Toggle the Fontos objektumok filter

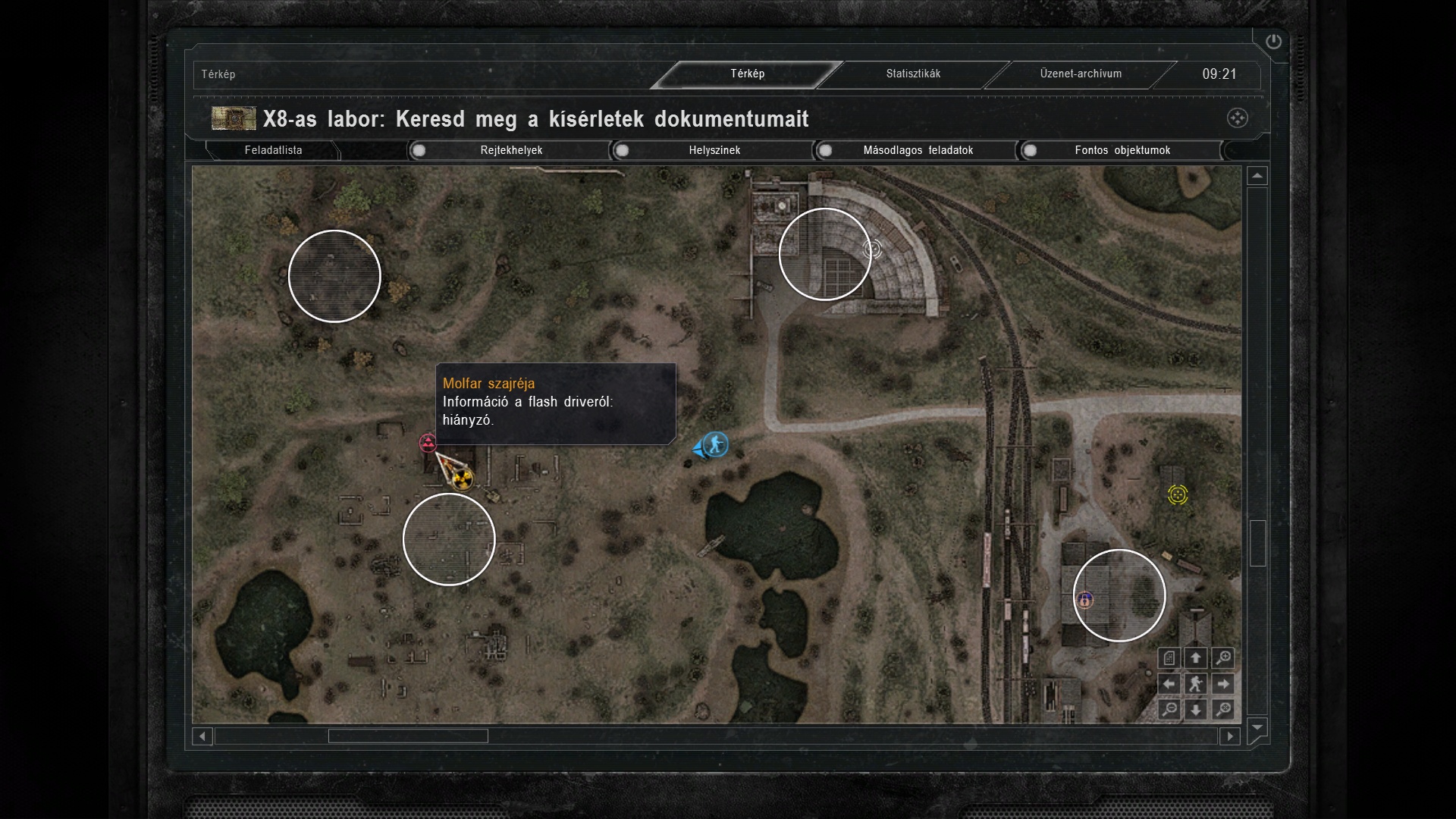click(1030, 150)
